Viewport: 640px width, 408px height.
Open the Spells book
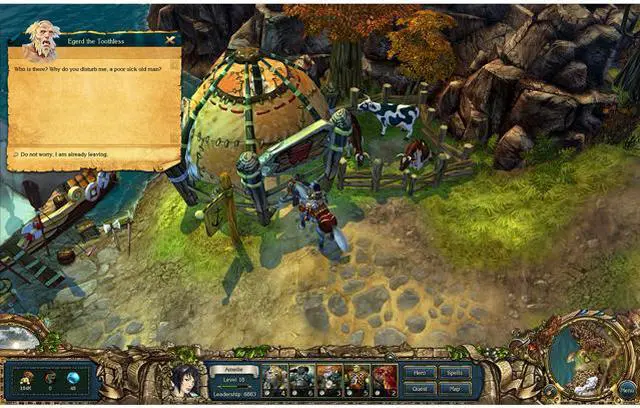(455, 372)
